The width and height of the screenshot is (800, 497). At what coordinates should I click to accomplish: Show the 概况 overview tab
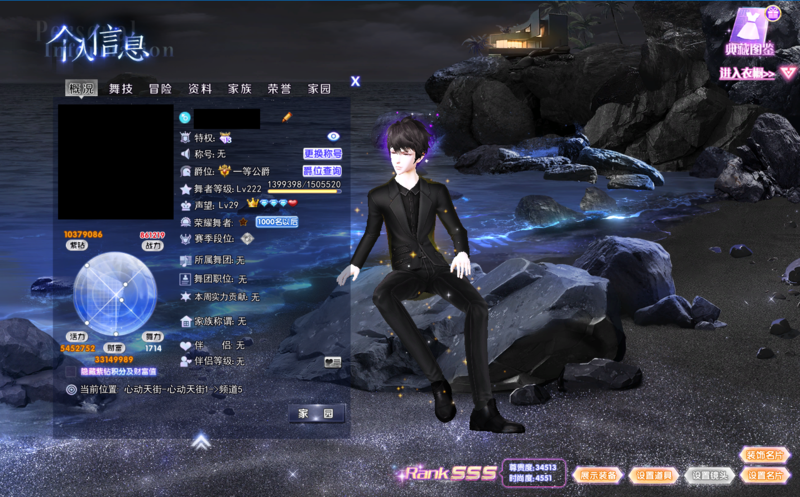(x=81, y=89)
